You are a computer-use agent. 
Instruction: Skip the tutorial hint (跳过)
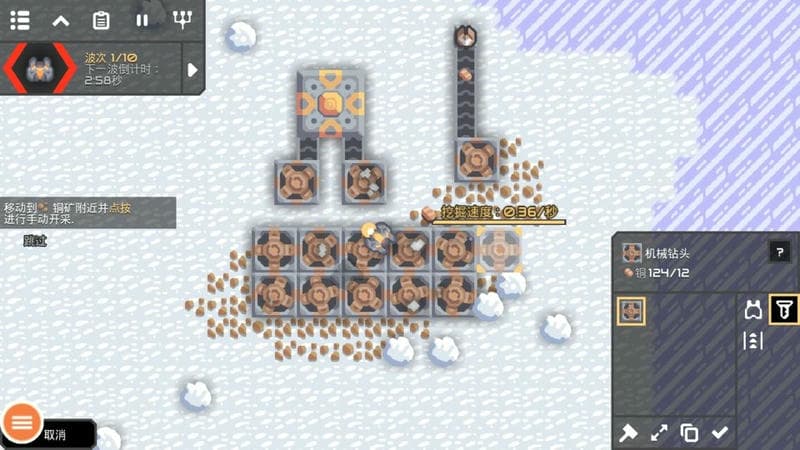pos(35,241)
